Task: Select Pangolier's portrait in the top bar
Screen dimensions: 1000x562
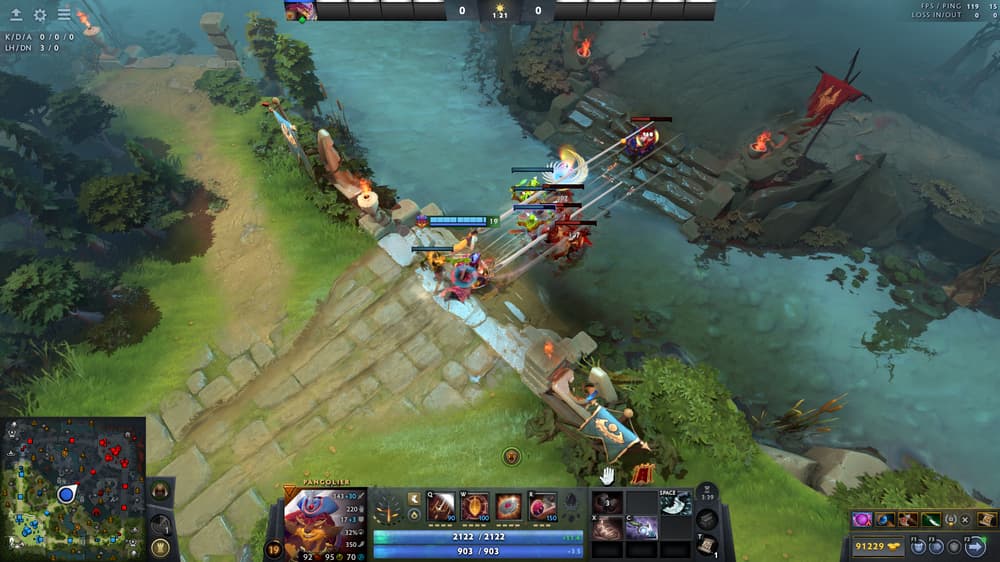Action: (x=300, y=11)
